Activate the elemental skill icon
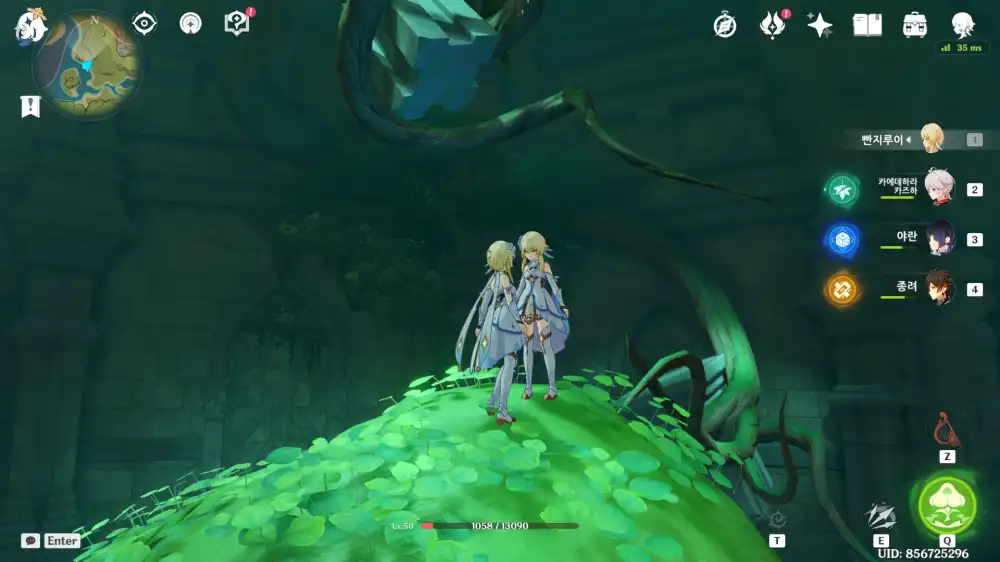Image resolution: width=1000 pixels, height=562 pixels. pos(880,516)
